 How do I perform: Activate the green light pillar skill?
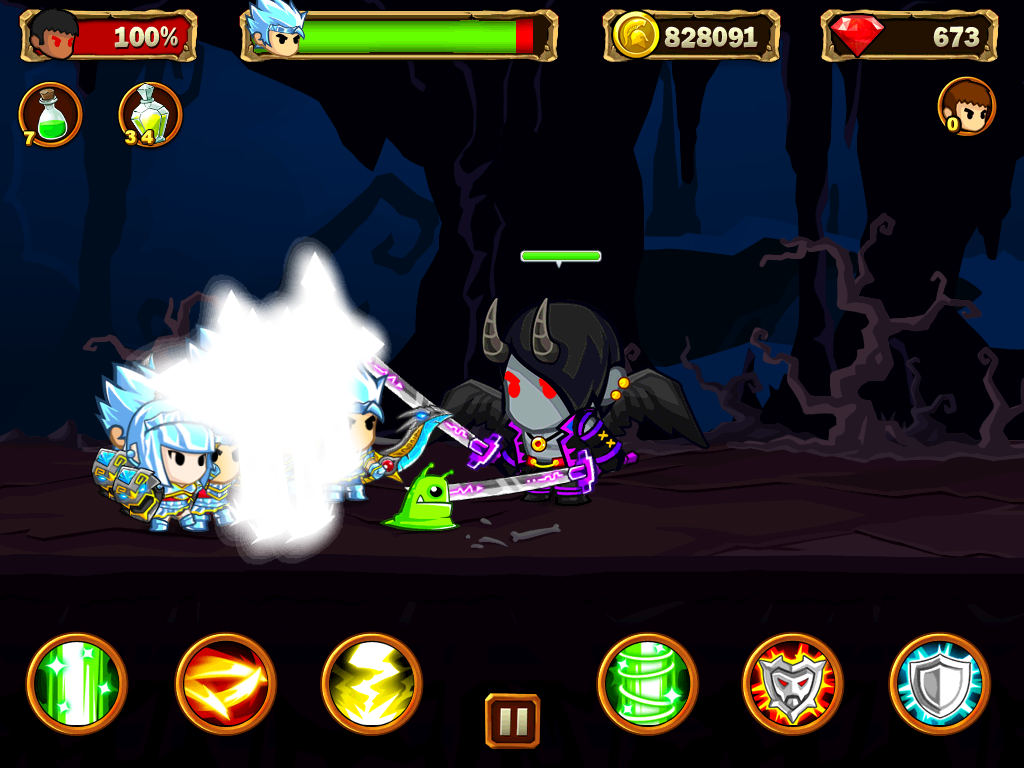pos(77,684)
